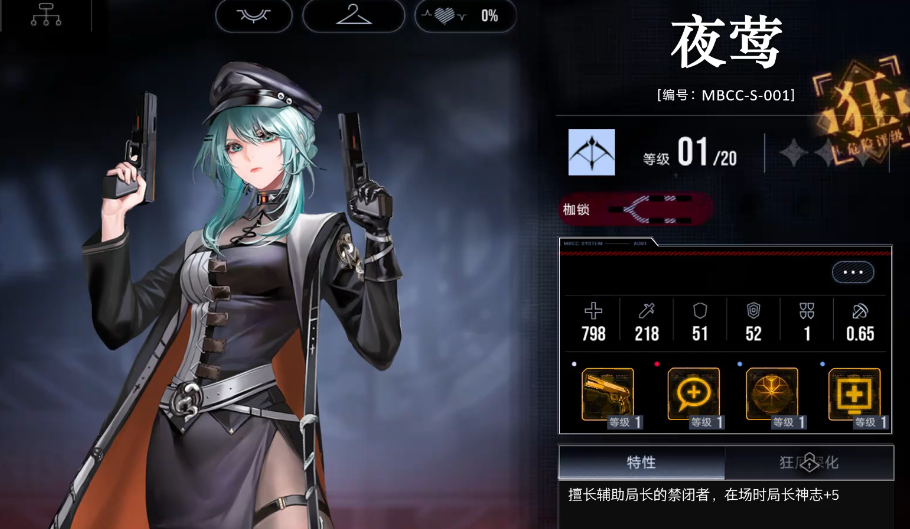The width and height of the screenshot is (910, 529).
Task: Select the bow class icon
Action: [591, 153]
